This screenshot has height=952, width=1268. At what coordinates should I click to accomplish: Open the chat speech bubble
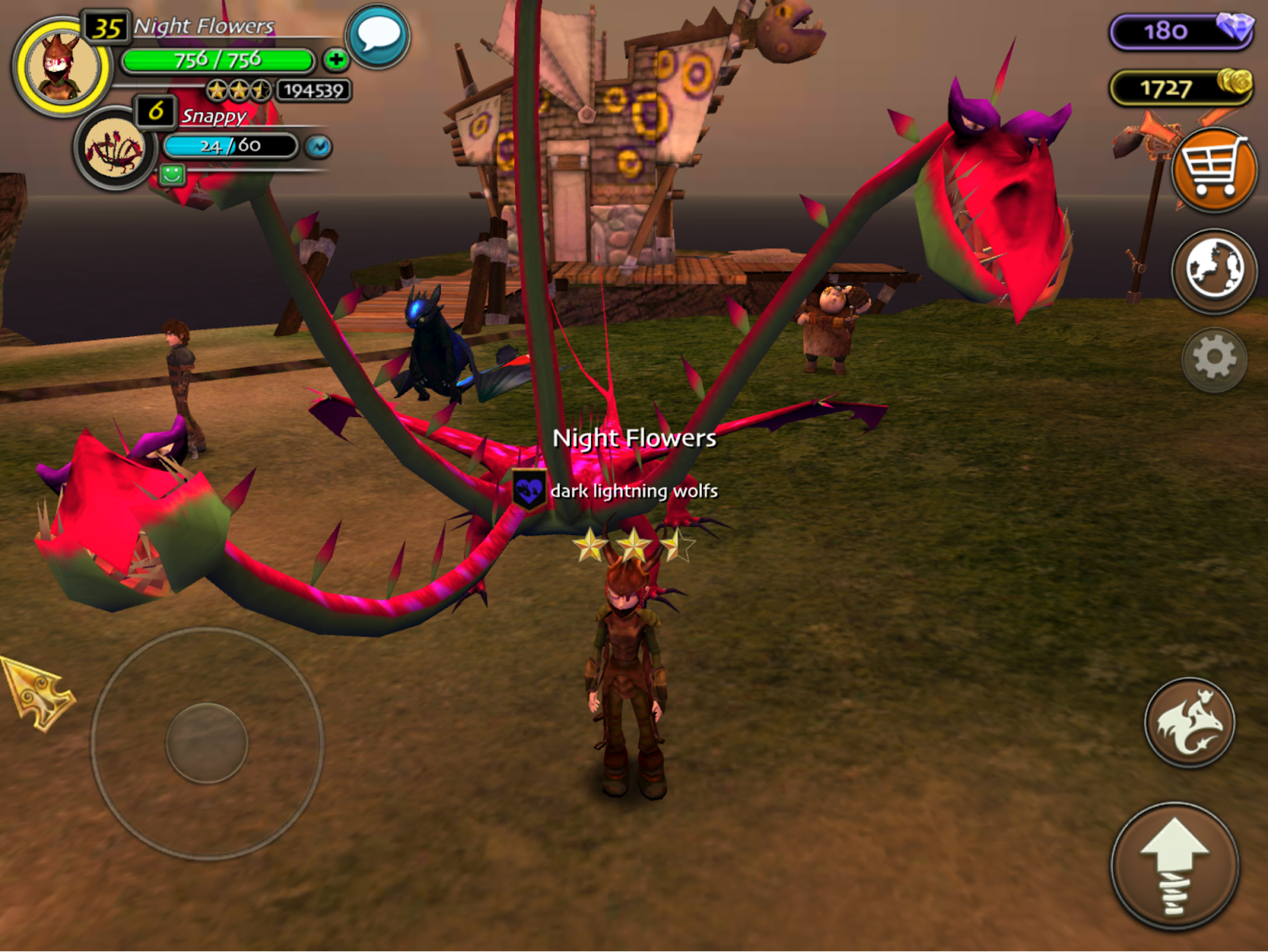(378, 36)
